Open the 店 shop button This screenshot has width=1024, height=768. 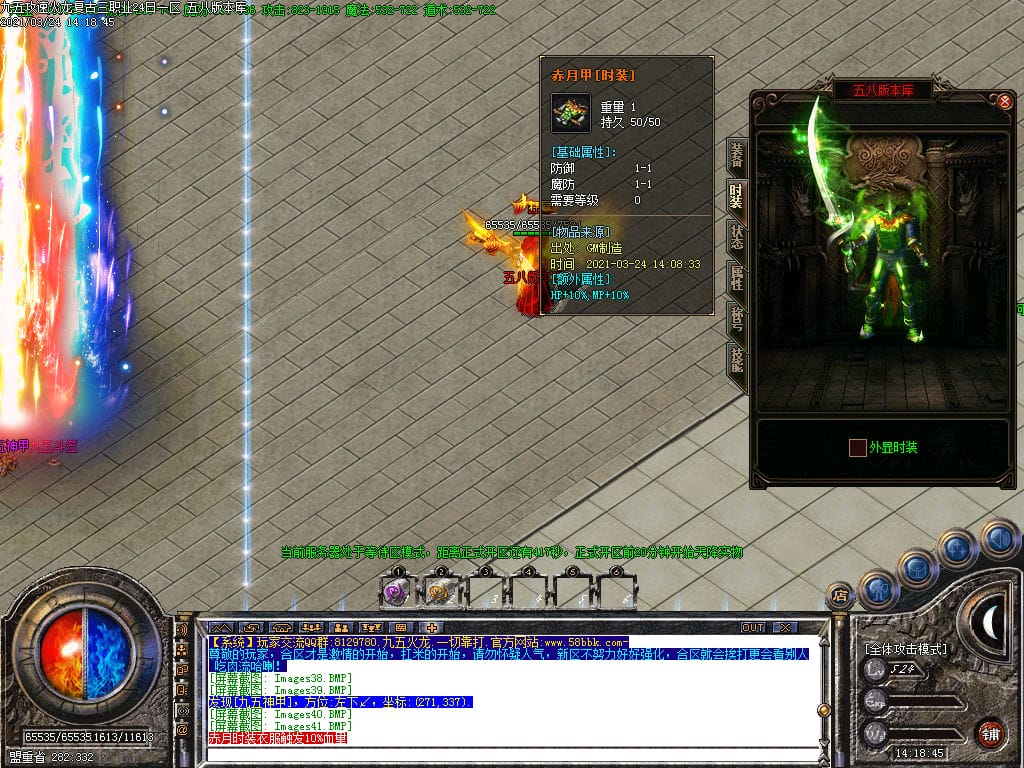pyautogui.click(x=840, y=594)
